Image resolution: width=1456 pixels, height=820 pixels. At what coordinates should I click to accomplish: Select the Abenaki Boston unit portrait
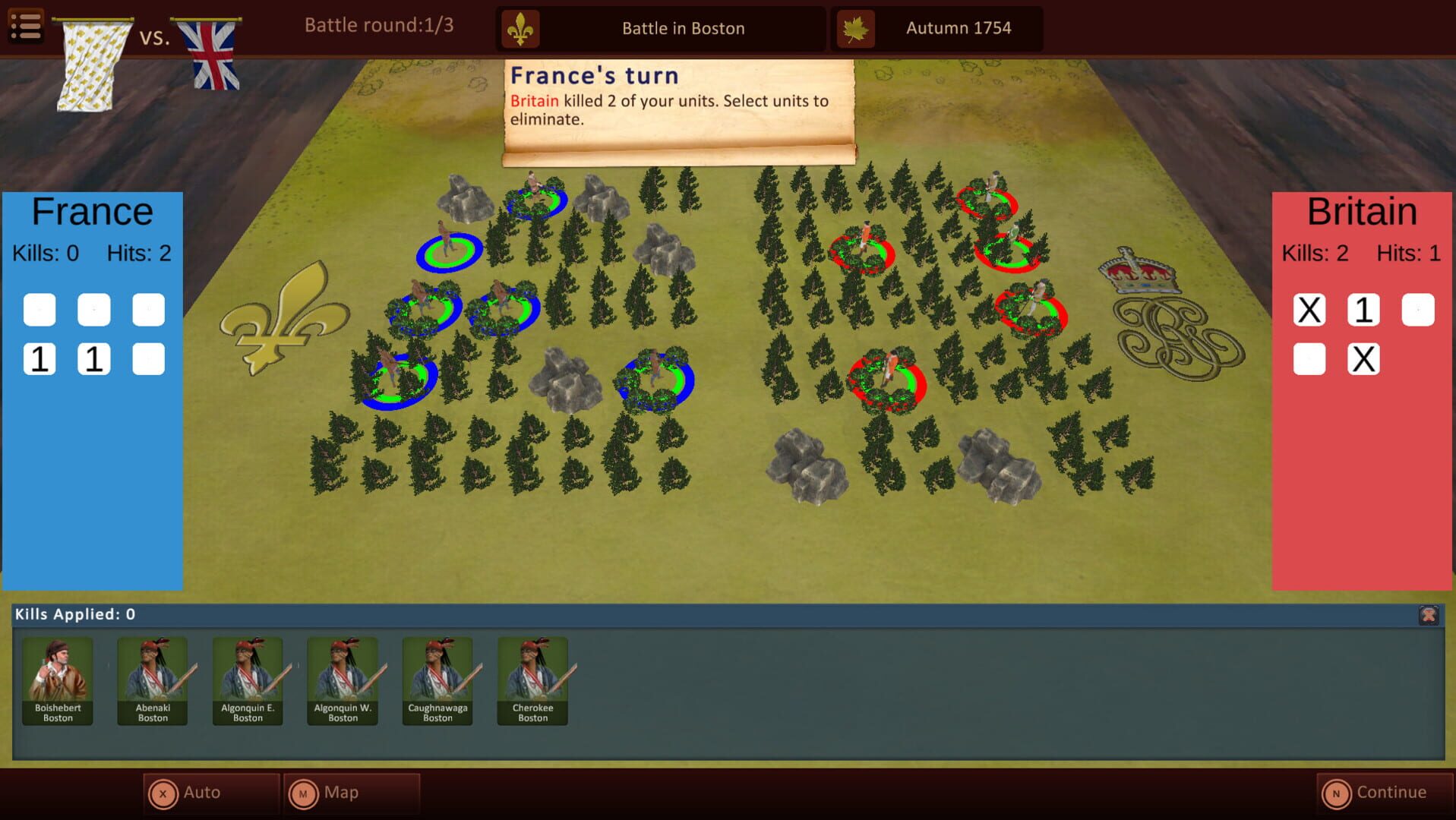click(152, 680)
